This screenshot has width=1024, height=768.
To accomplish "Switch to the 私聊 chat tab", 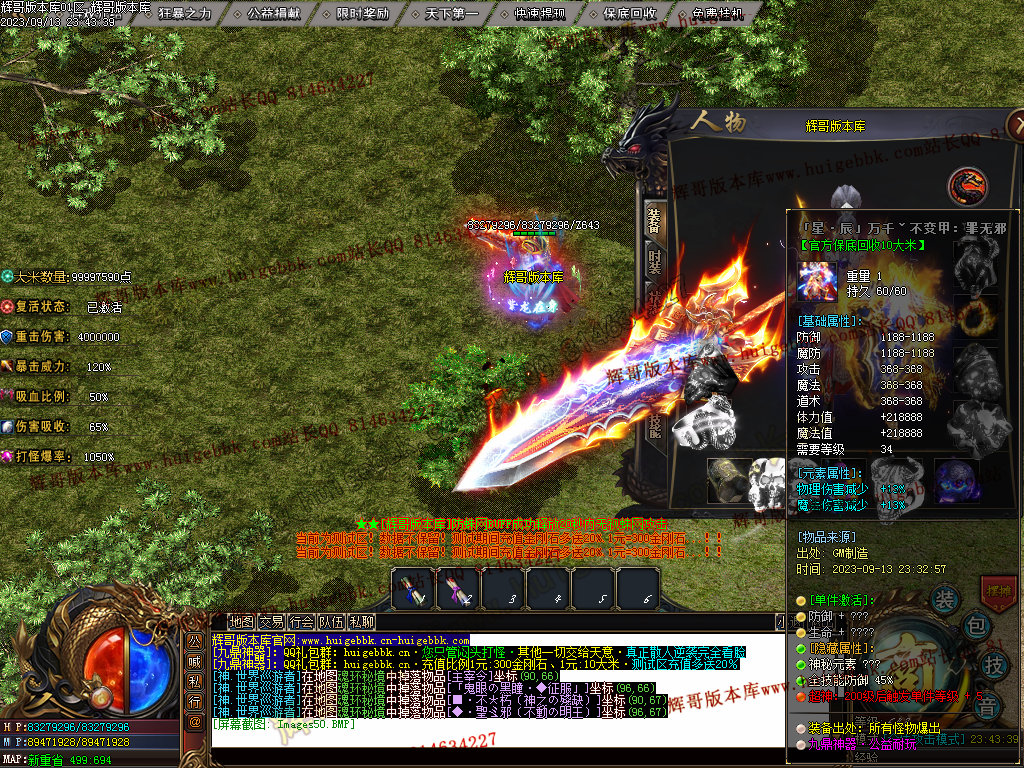I will click(x=361, y=621).
